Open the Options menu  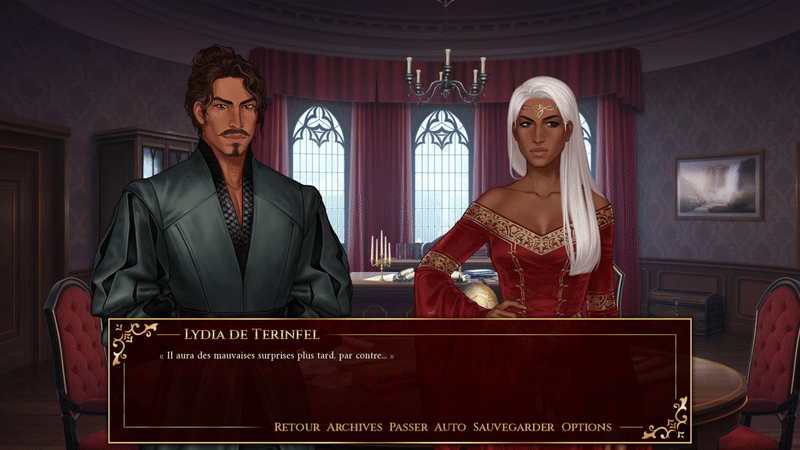586,427
